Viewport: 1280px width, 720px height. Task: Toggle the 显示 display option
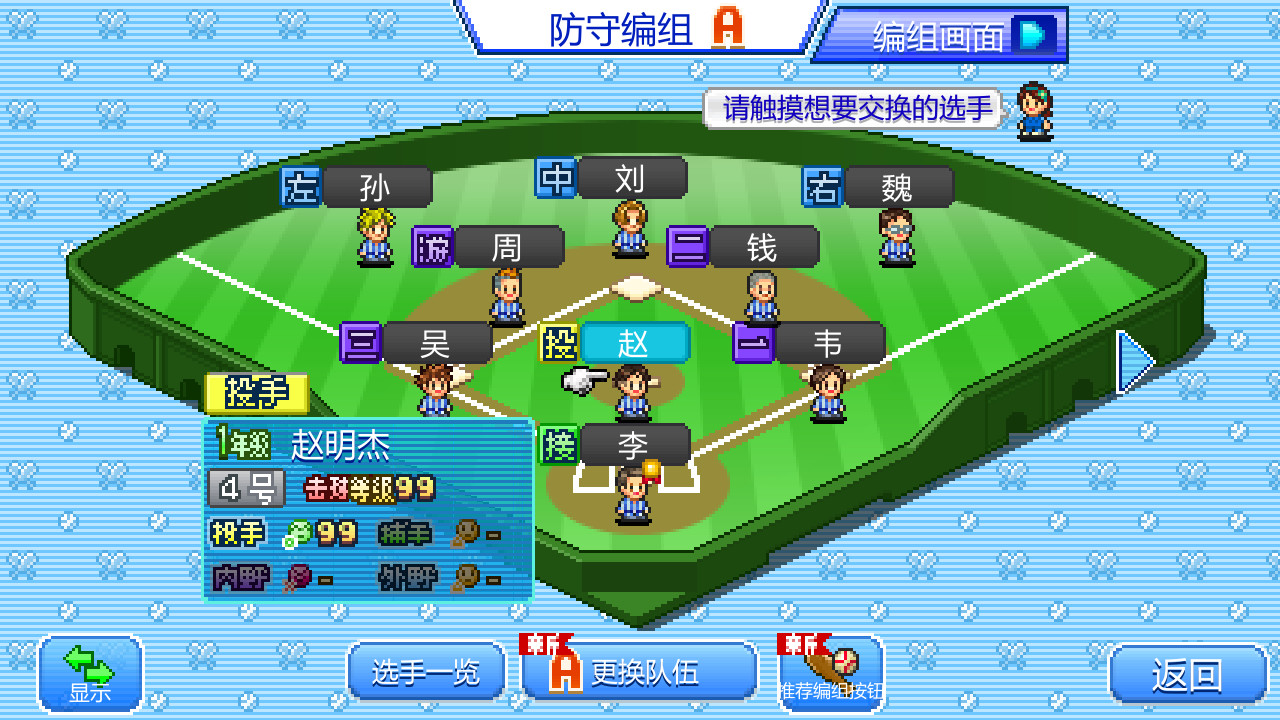[90, 672]
